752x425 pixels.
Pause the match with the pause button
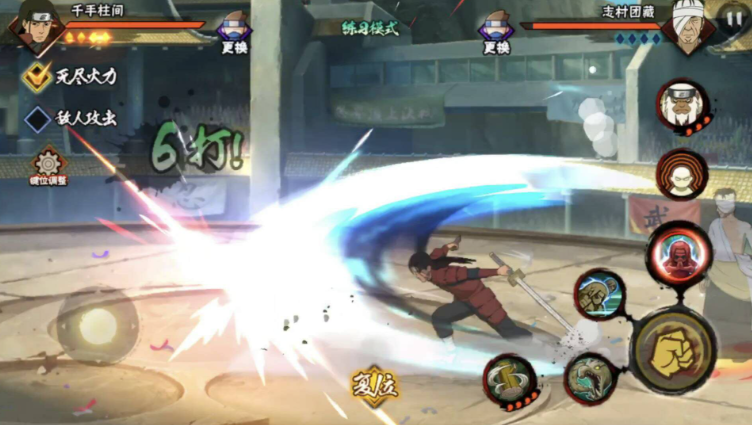(733, 17)
